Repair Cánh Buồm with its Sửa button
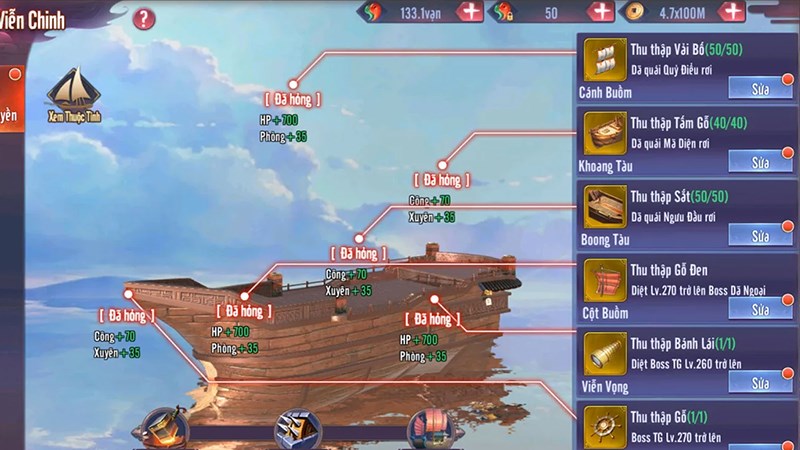Screen dimensions: 800x450 pos(760,88)
